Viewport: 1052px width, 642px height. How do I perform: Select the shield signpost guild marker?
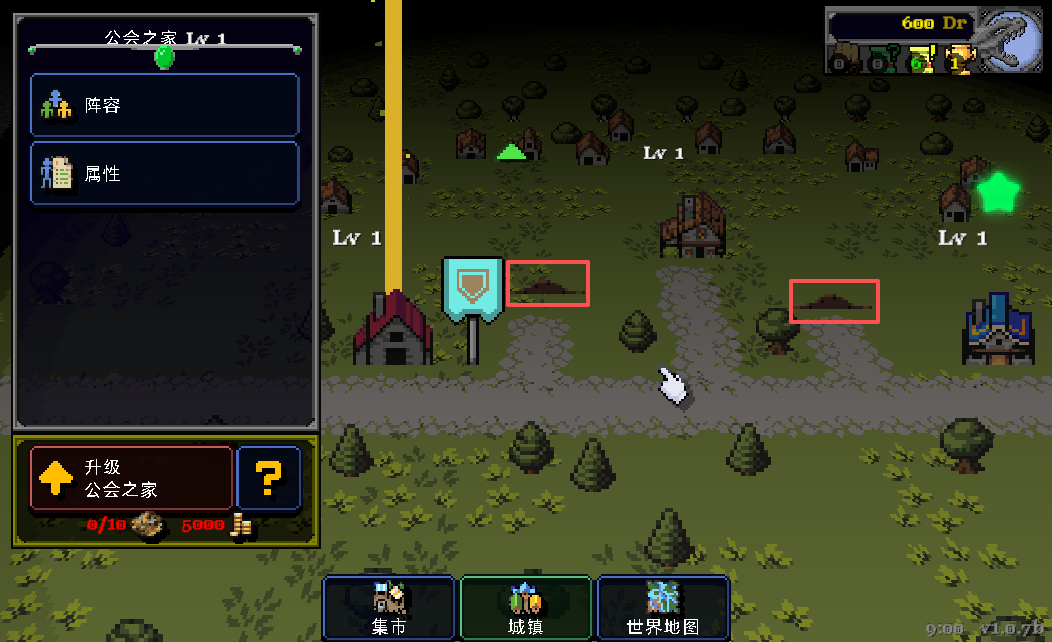[472, 295]
